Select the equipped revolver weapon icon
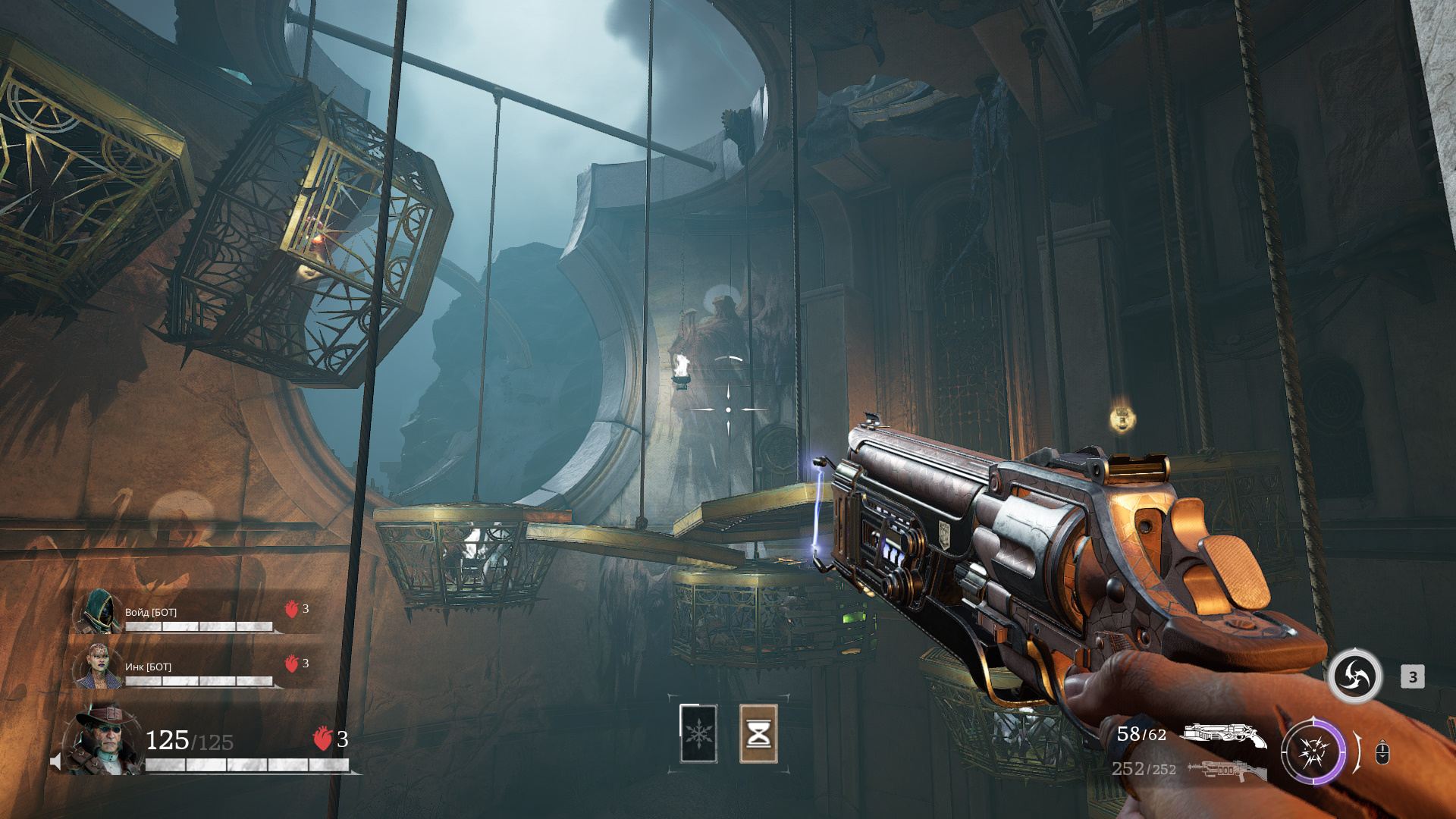The image size is (1456, 819). click(x=1224, y=735)
